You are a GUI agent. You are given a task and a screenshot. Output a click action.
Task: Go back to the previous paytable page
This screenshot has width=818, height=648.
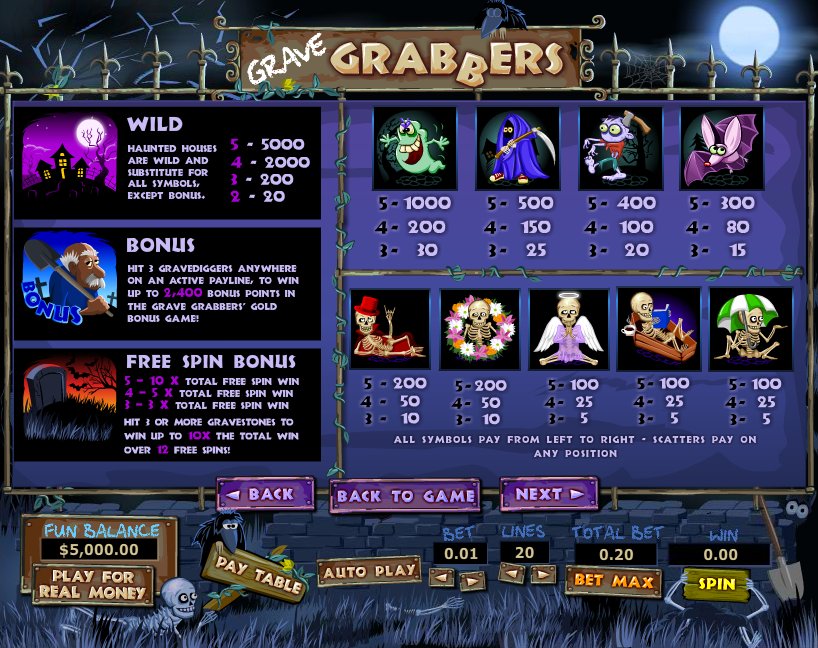pyautogui.click(x=257, y=494)
